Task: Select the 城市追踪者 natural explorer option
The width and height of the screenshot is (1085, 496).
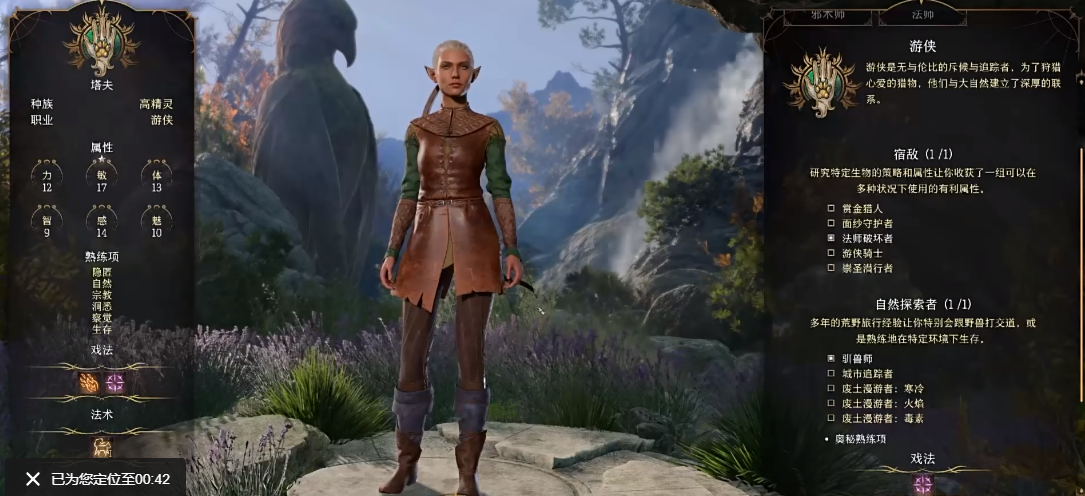Action: click(x=831, y=373)
